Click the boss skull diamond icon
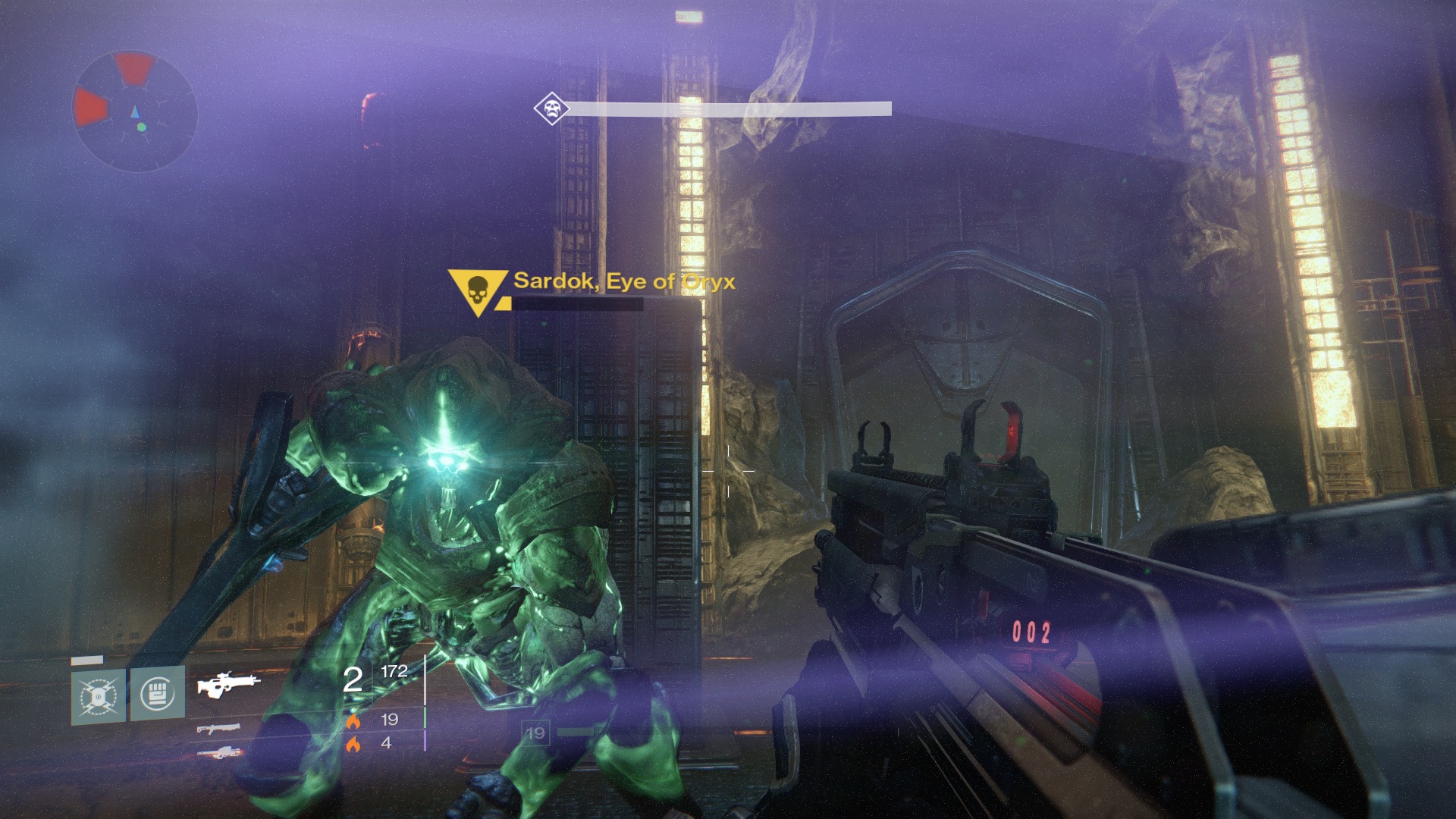The width and height of the screenshot is (1456, 819). 551,108
